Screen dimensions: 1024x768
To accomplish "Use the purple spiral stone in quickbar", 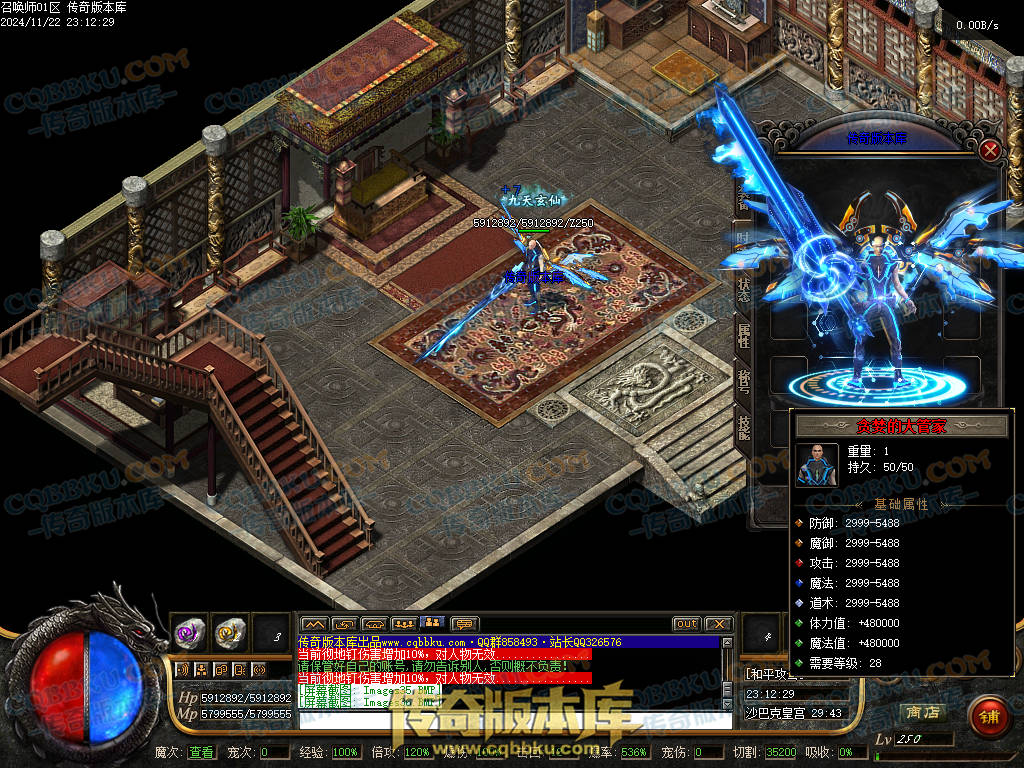I will [190, 631].
